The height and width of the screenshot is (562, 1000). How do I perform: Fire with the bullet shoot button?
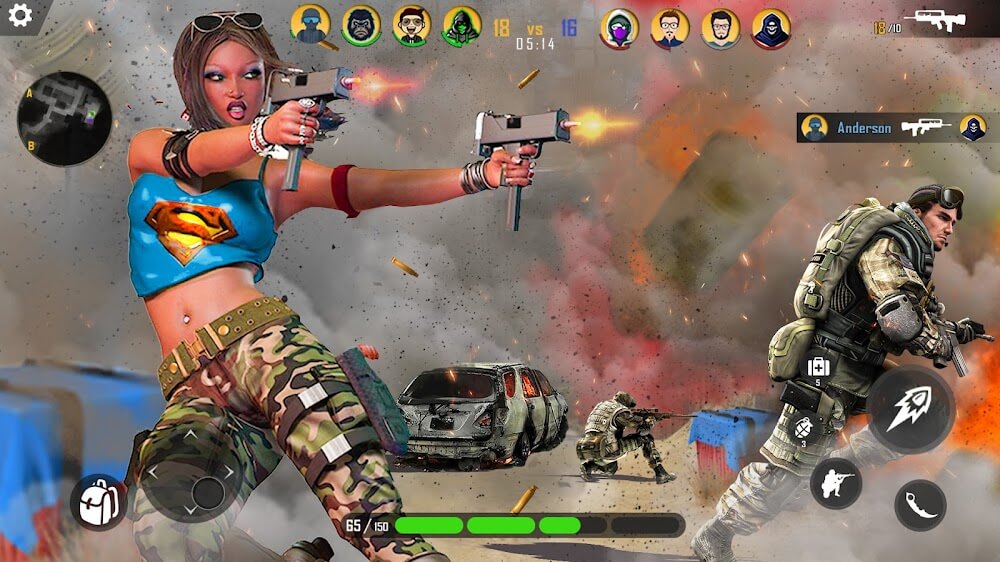click(910, 409)
